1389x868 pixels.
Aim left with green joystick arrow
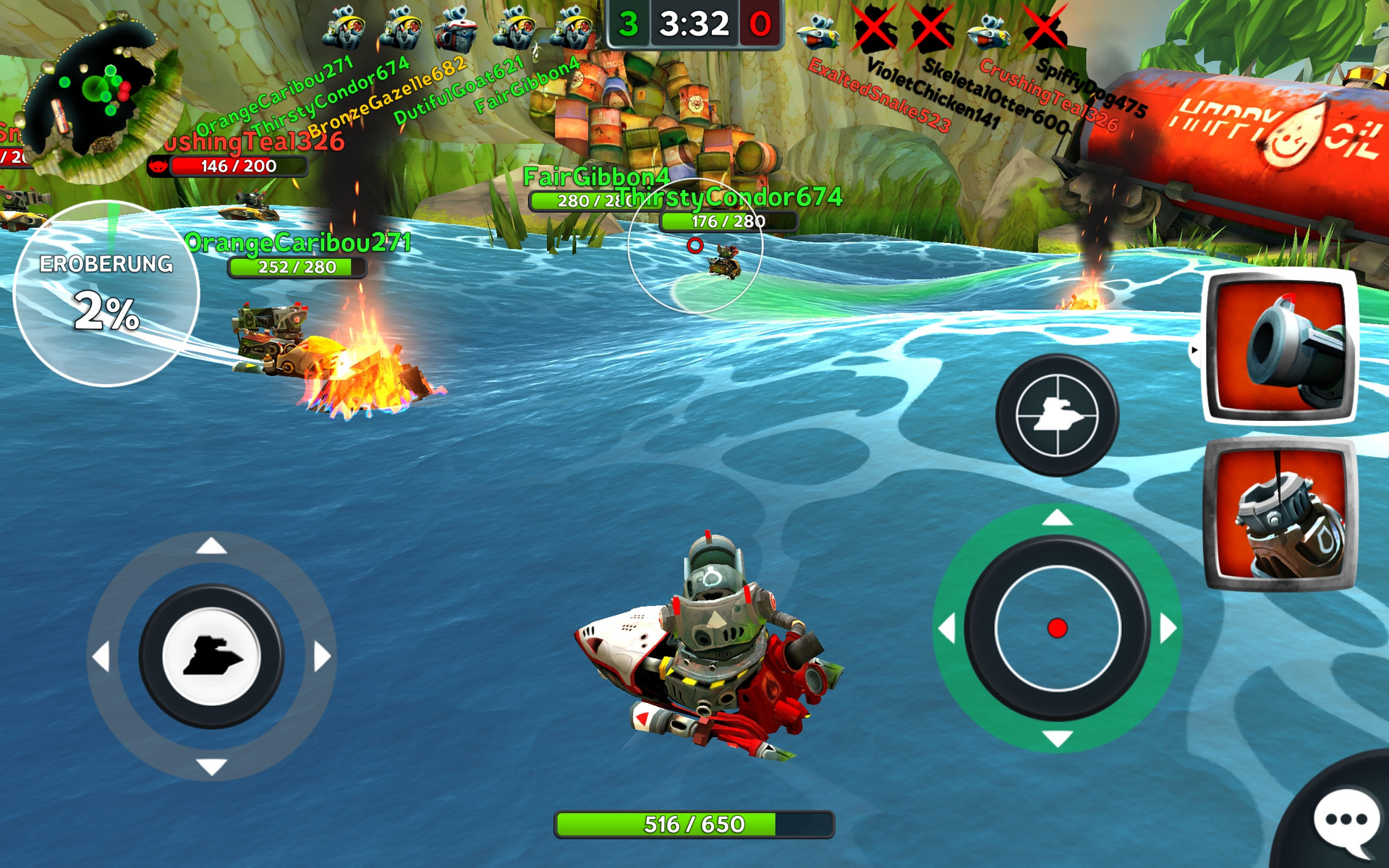point(947,628)
